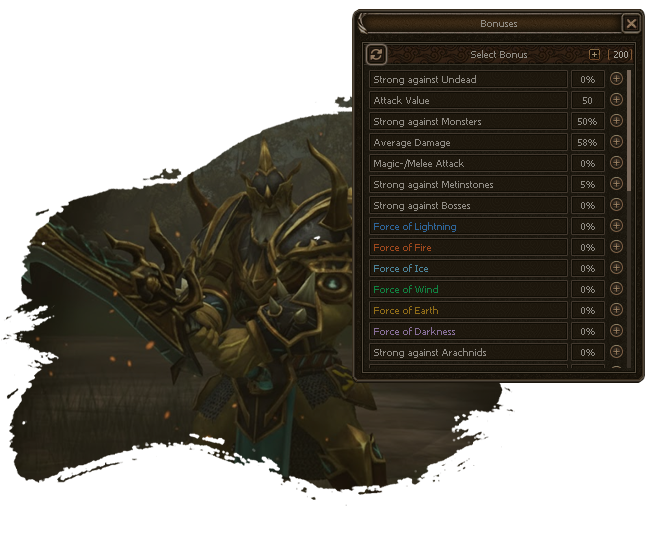The image size is (655, 549).
Task: Add a point to Strong against Undead
Action: point(616,79)
